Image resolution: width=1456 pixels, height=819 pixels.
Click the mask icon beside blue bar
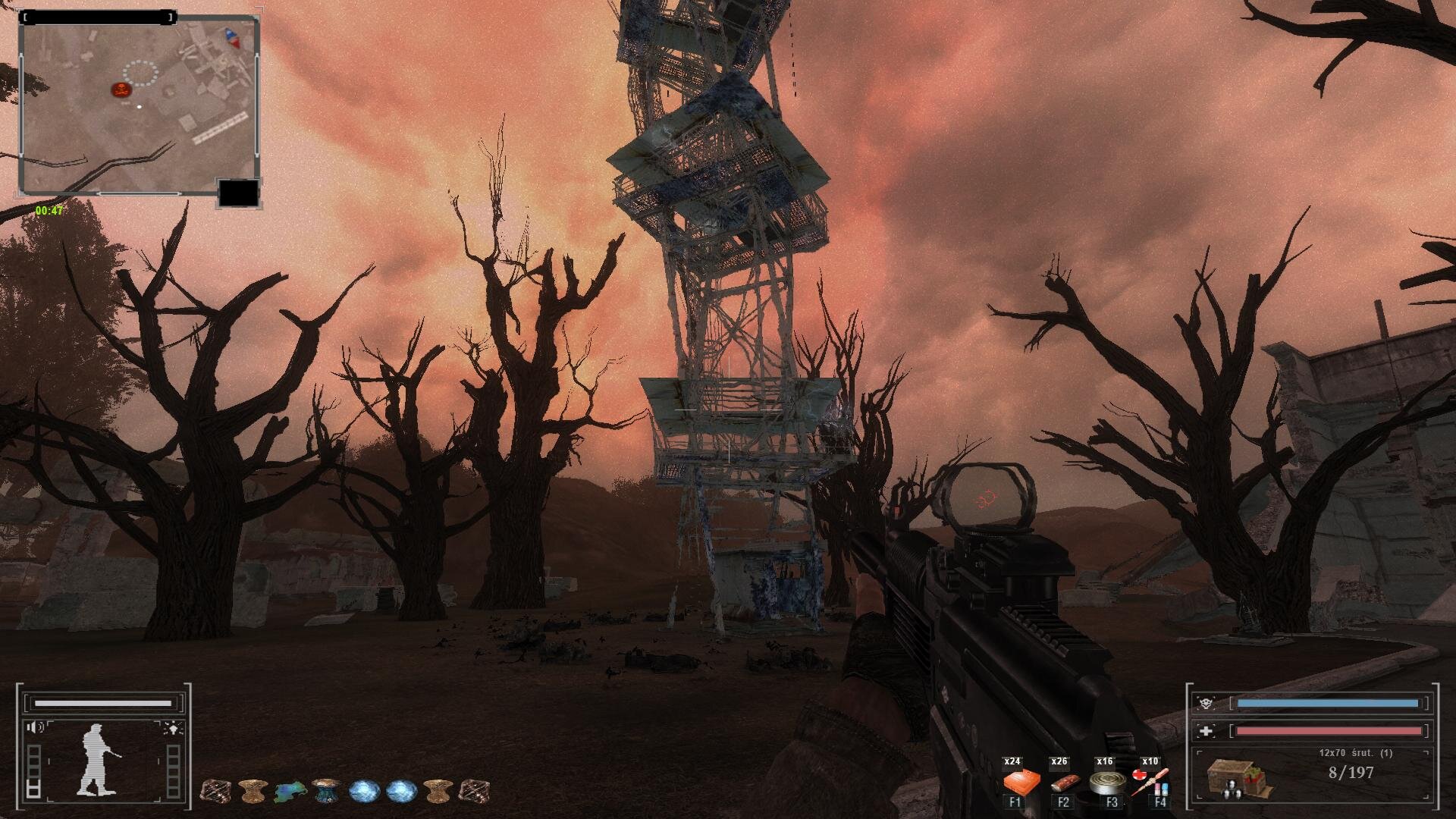click(1207, 704)
